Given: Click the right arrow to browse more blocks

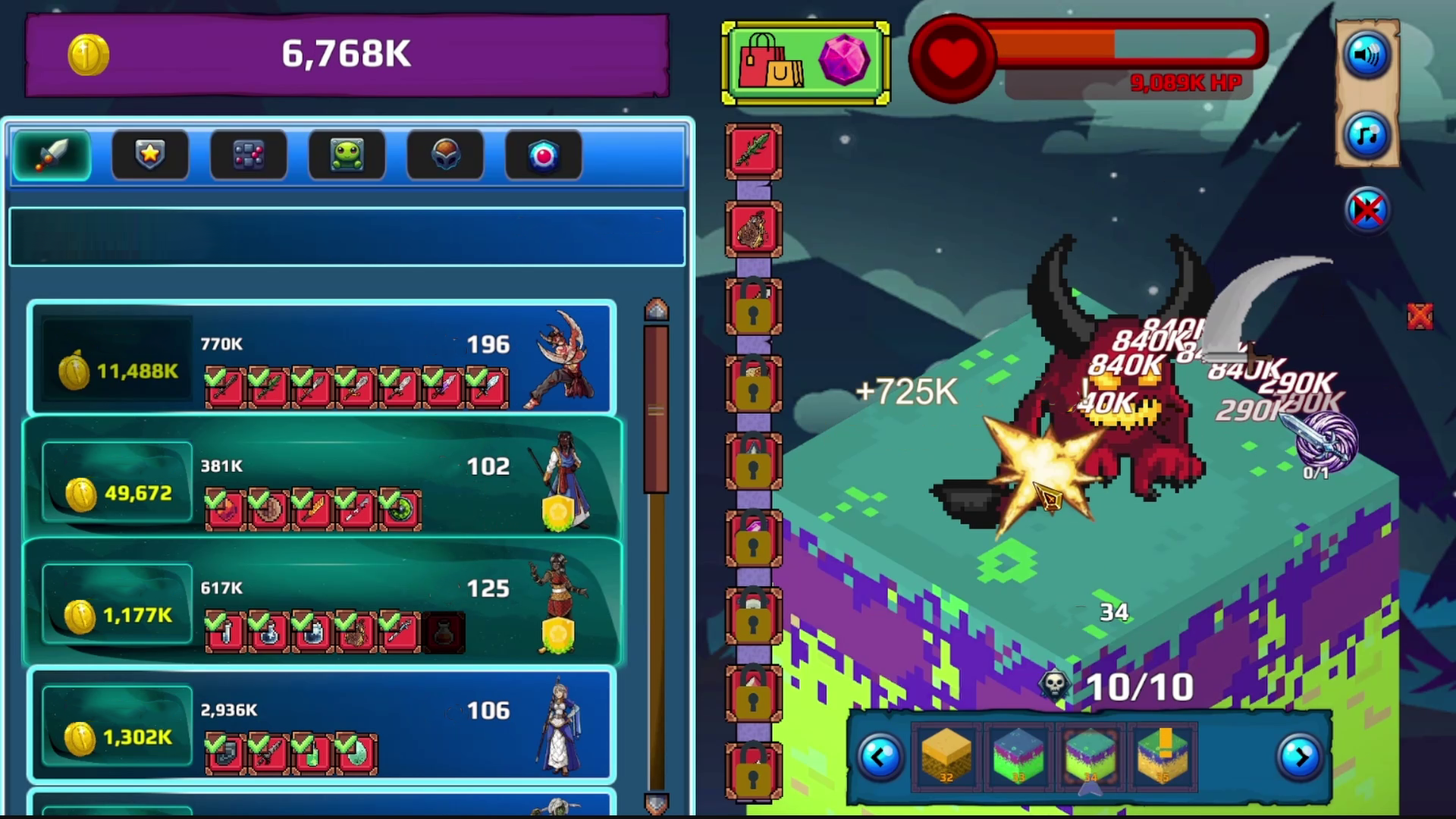Looking at the screenshot, I should (x=1301, y=757).
